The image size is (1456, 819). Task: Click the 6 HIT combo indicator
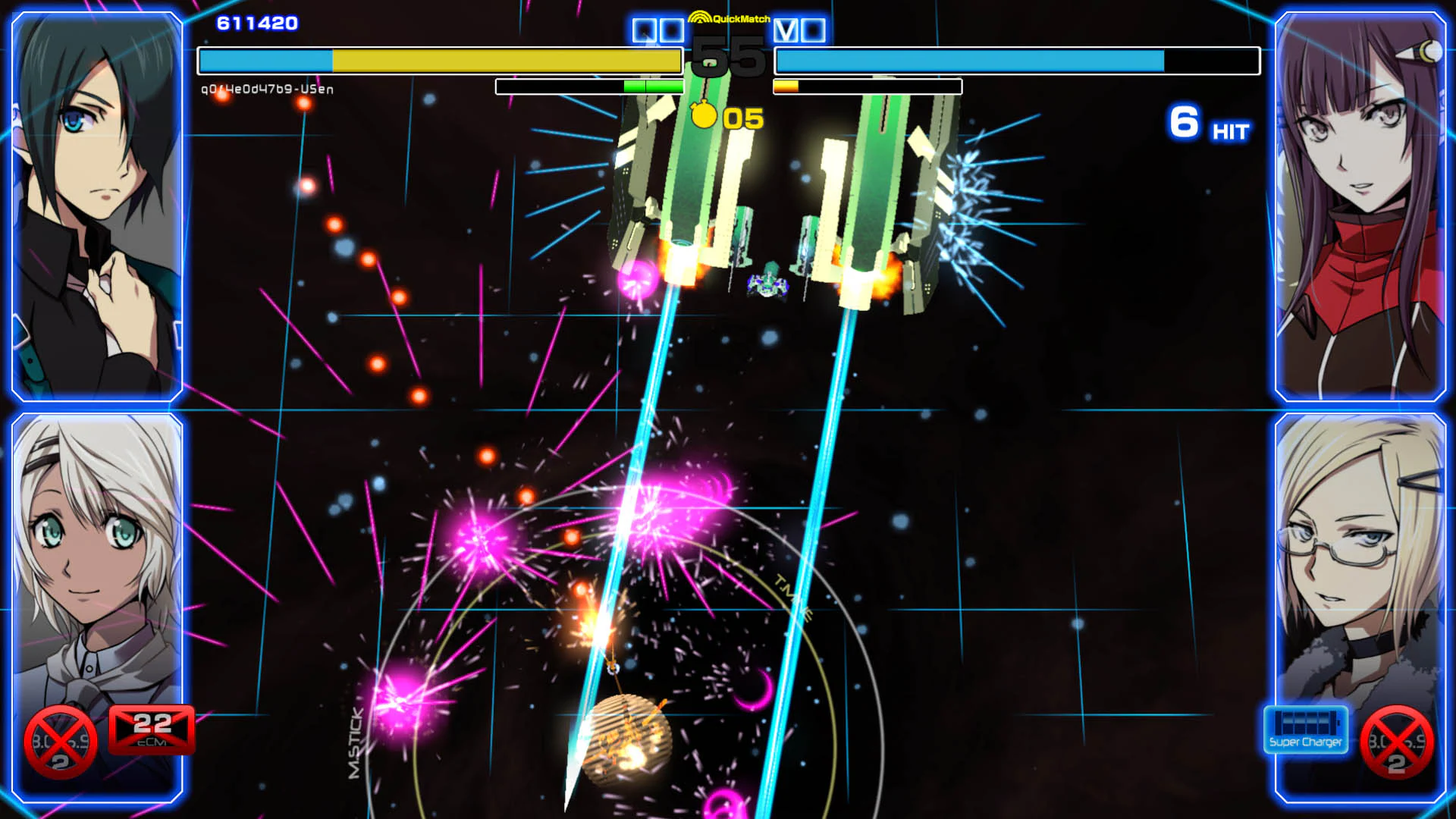coord(1207,121)
